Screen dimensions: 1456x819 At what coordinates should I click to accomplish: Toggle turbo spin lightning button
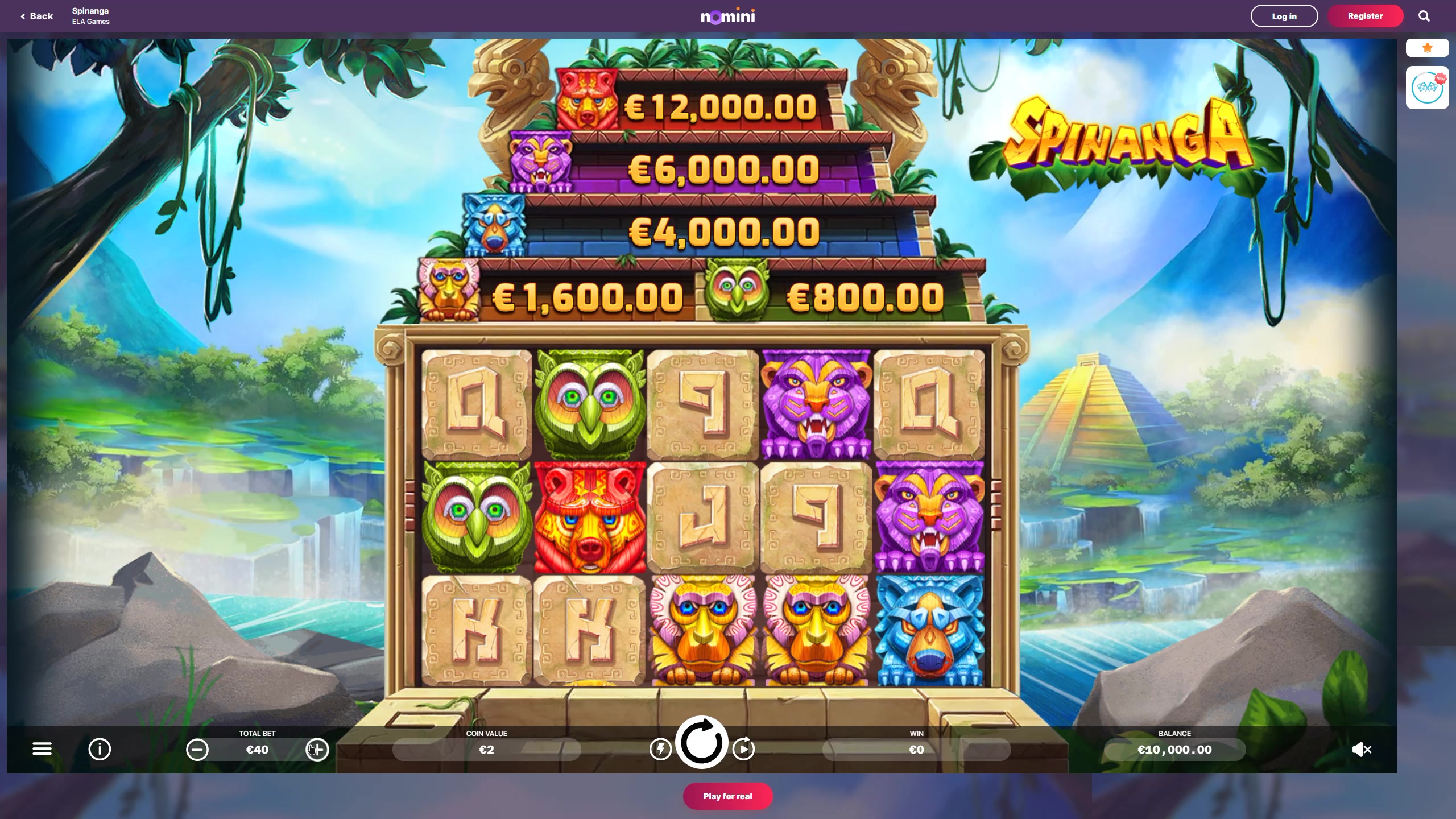660,749
